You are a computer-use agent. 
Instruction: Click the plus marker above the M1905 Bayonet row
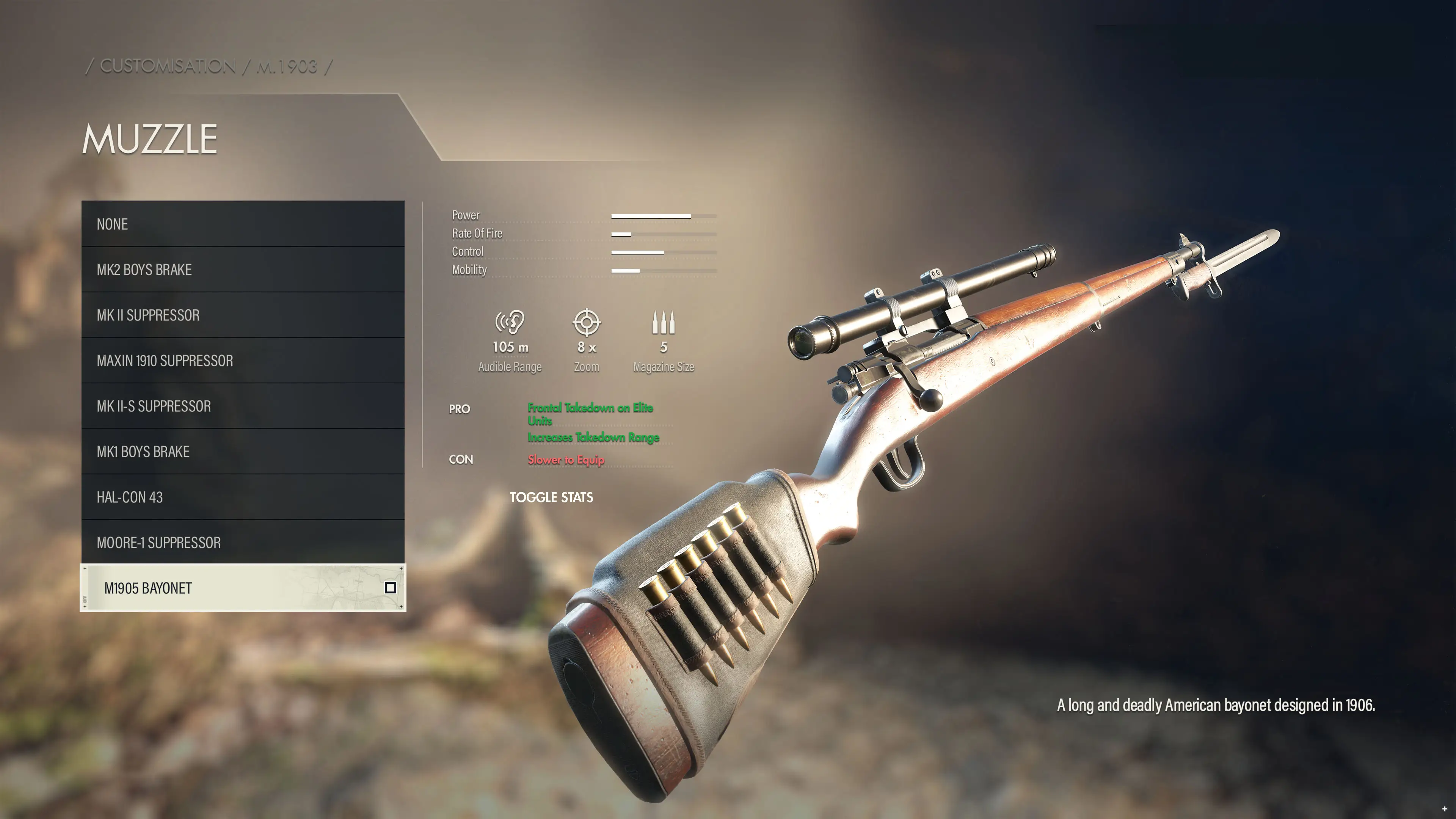(85, 570)
